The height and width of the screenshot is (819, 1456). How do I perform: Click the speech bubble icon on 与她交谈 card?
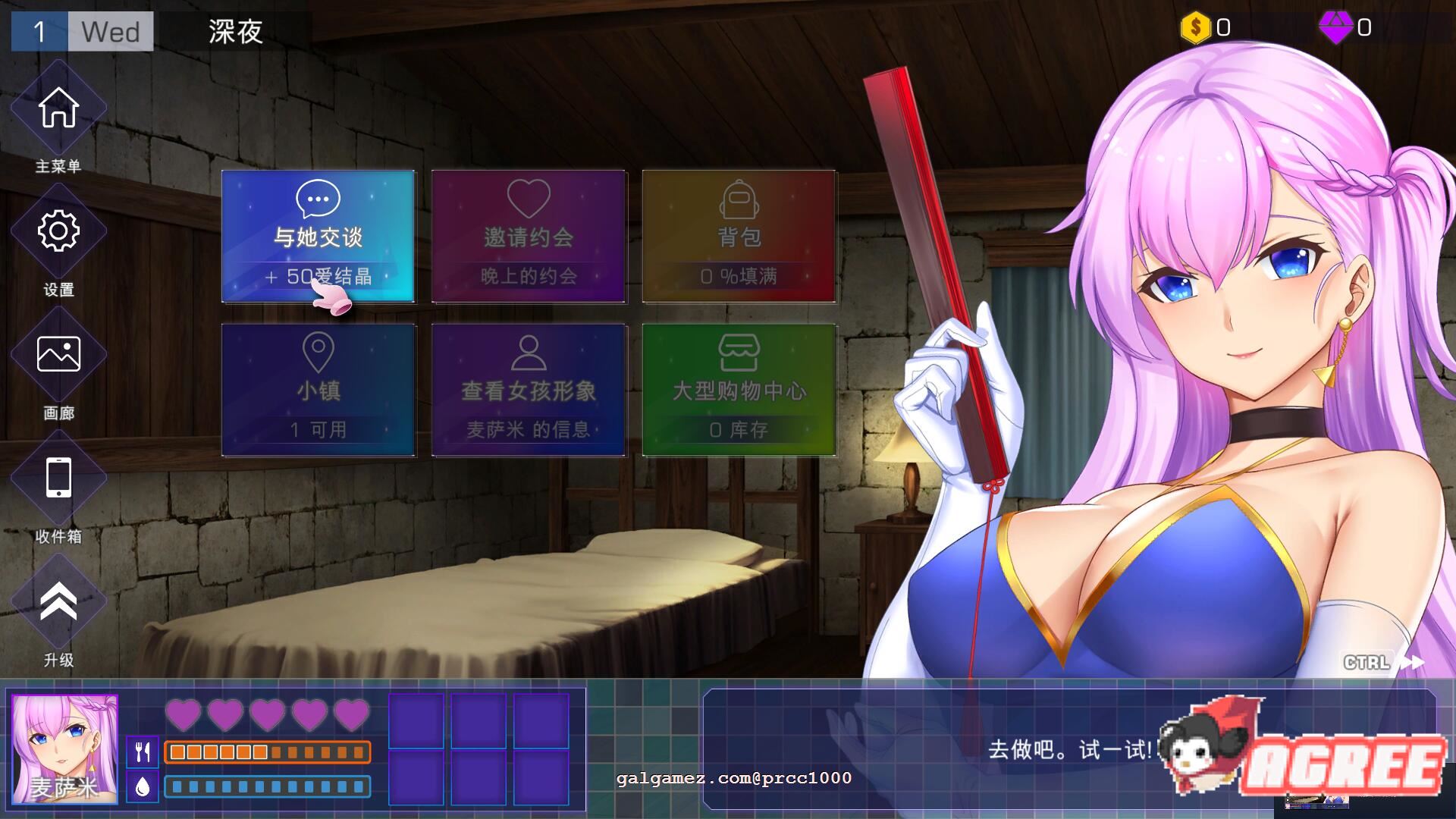[x=318, y=199]
